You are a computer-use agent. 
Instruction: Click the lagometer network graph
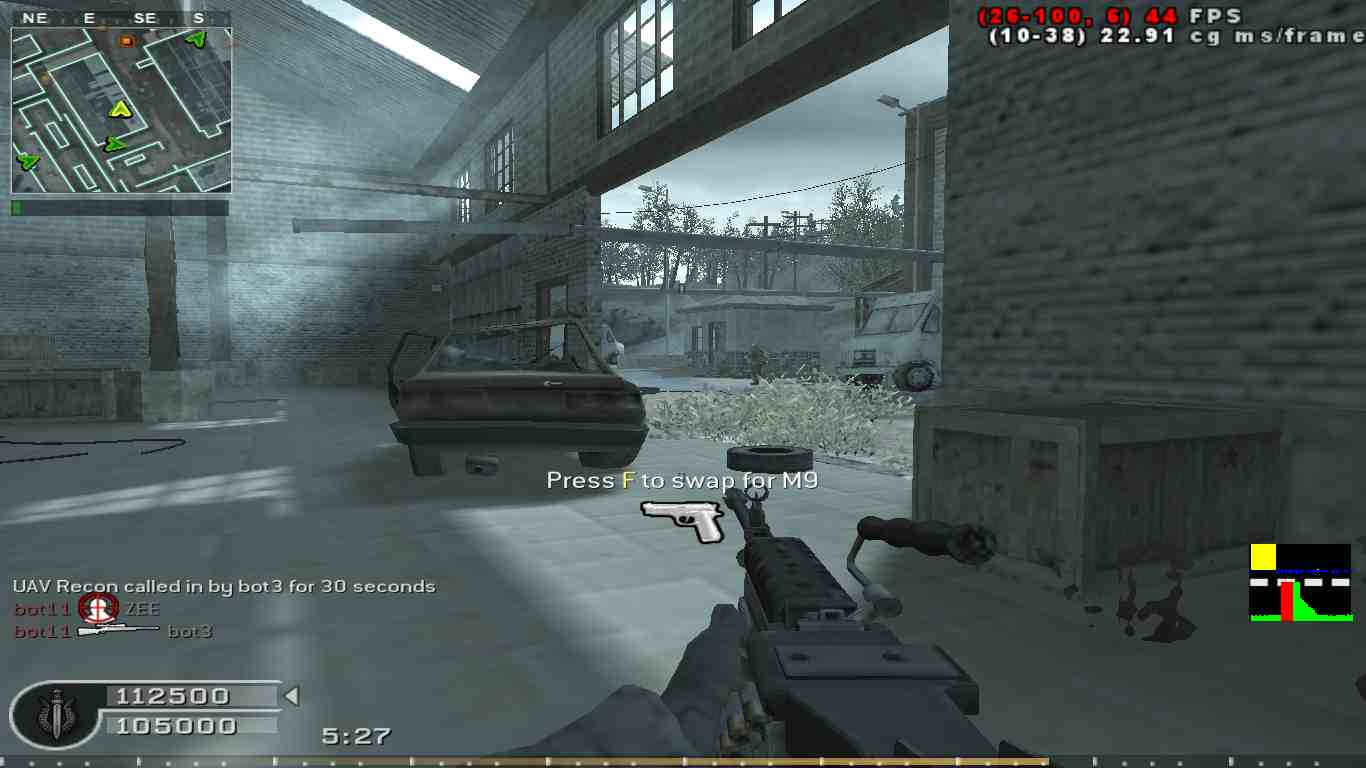coord(1300,583)
